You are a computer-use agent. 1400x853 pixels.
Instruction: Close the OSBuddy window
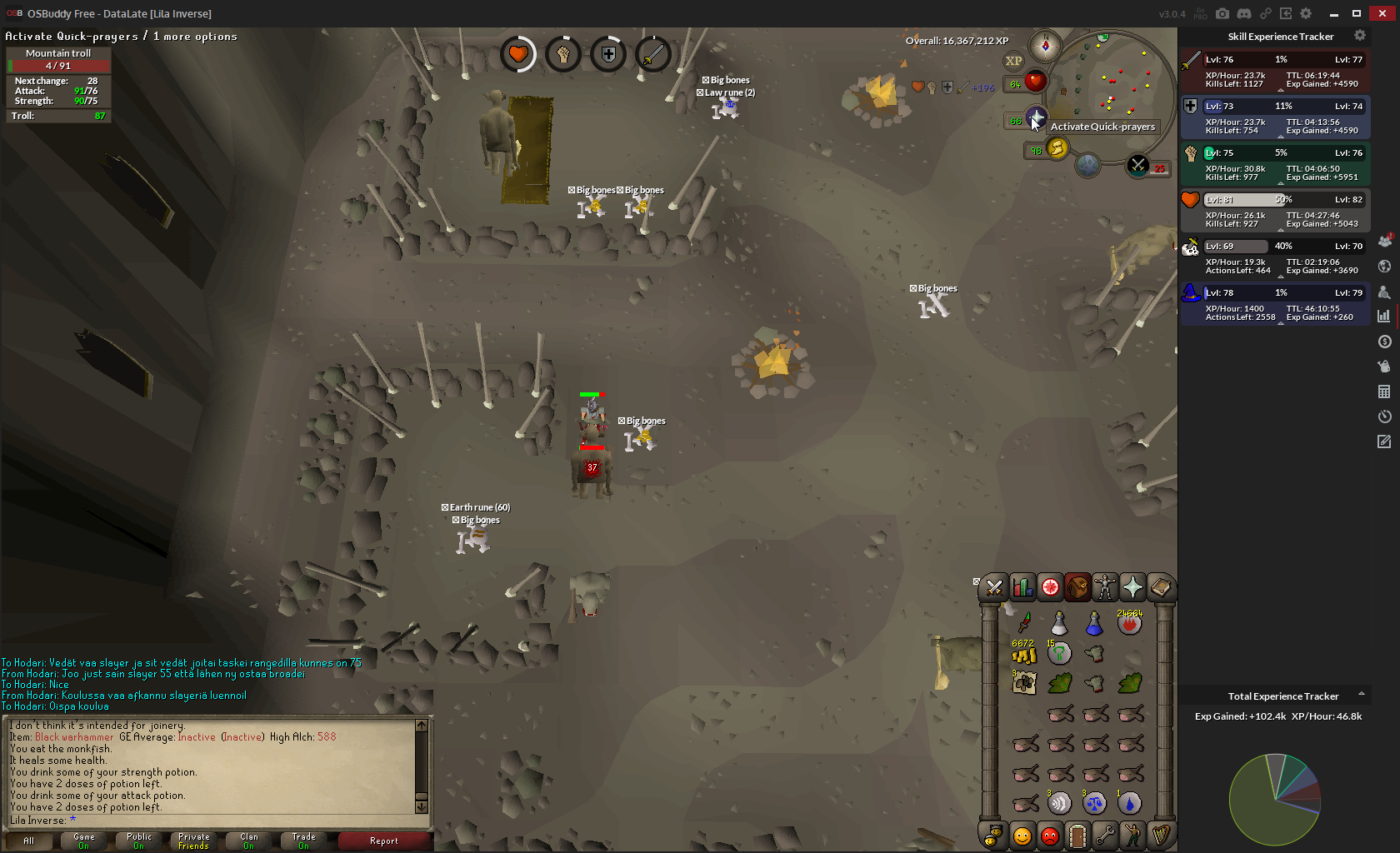pyautogui.click(x=1382, y=13)
